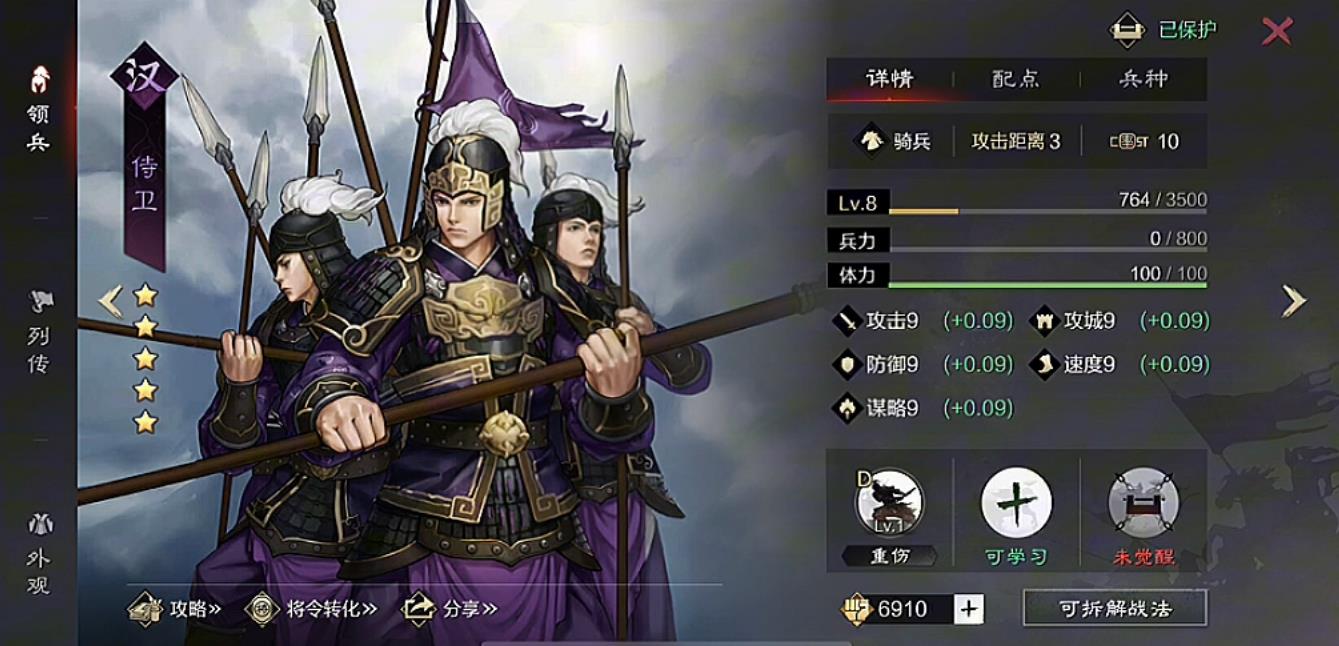The width and height of the screenshot is (1339, 646).
Task: Share this general via 分享
Action: point(449,608)
